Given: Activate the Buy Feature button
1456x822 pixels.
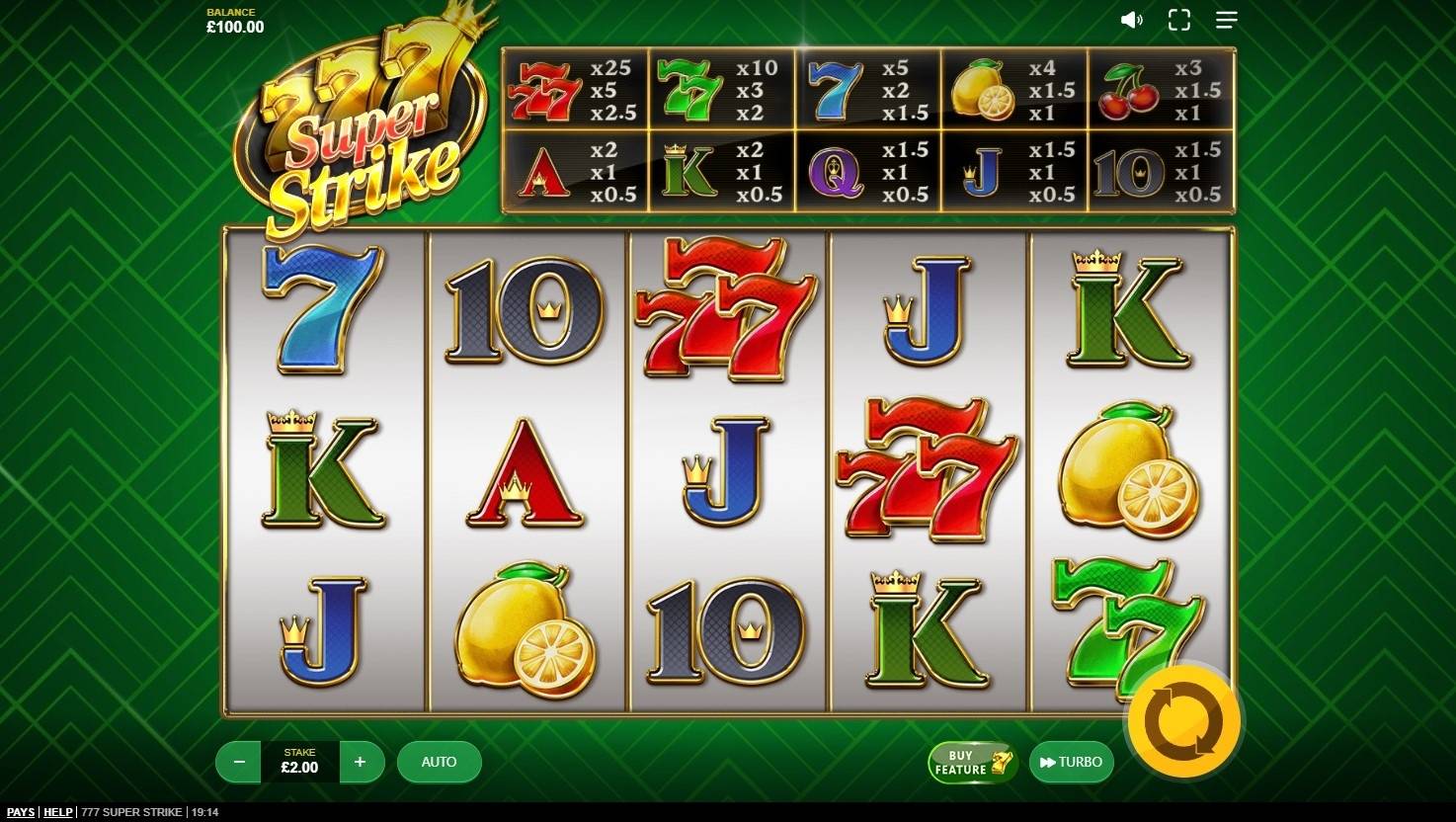Looking at the screenshot, I should coord(972,762).
